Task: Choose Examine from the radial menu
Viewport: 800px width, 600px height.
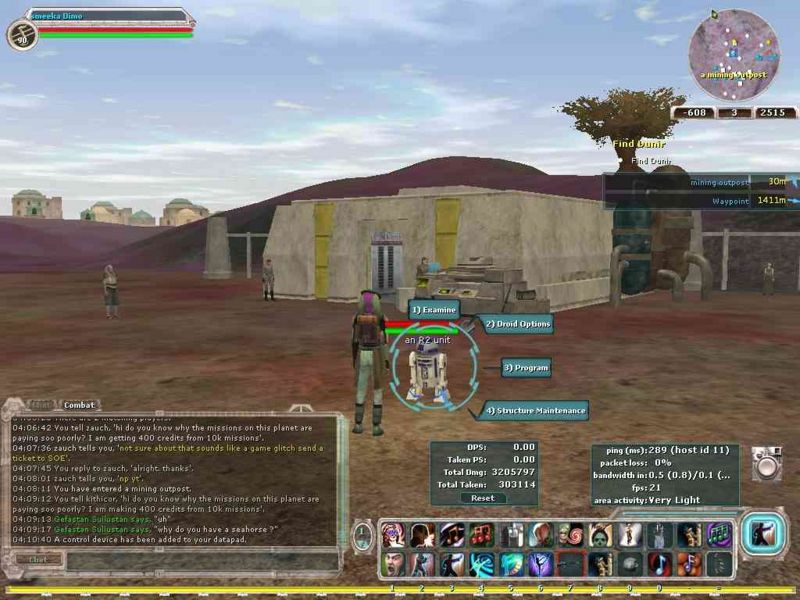Action: point(434,310)
